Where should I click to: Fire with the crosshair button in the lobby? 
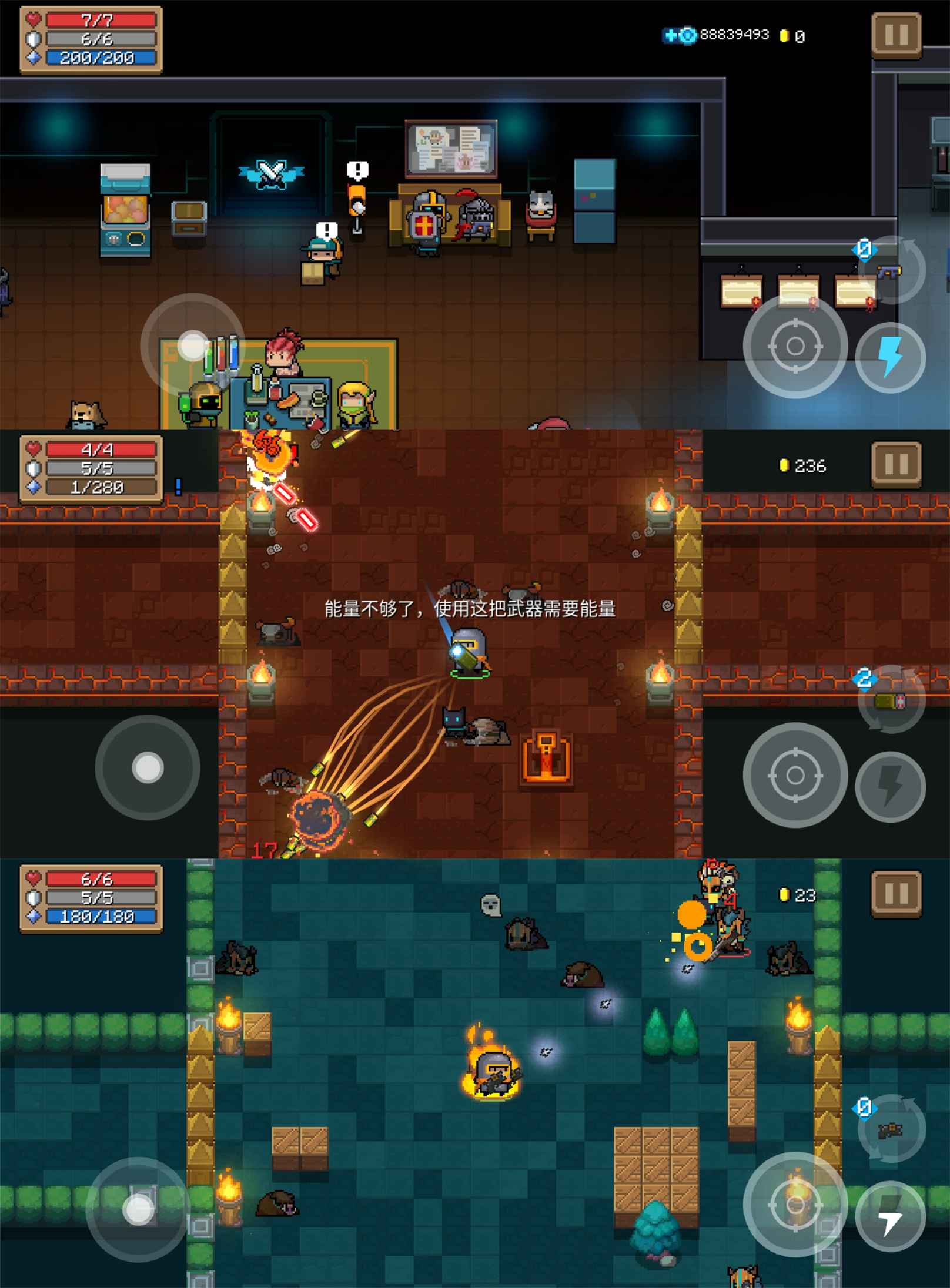[x=795, y=346]
